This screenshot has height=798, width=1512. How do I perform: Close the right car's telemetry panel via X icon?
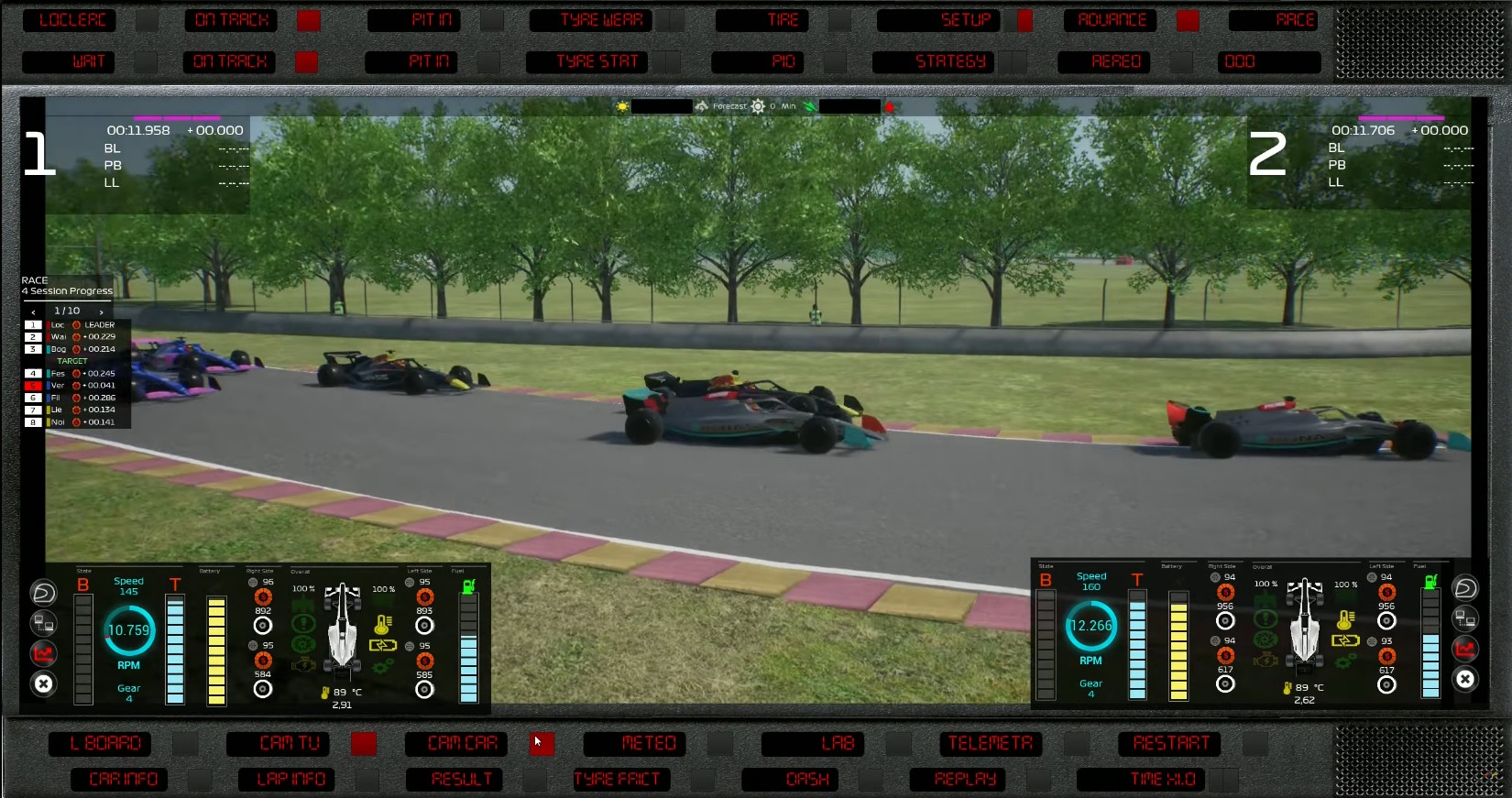point(1465,679)
